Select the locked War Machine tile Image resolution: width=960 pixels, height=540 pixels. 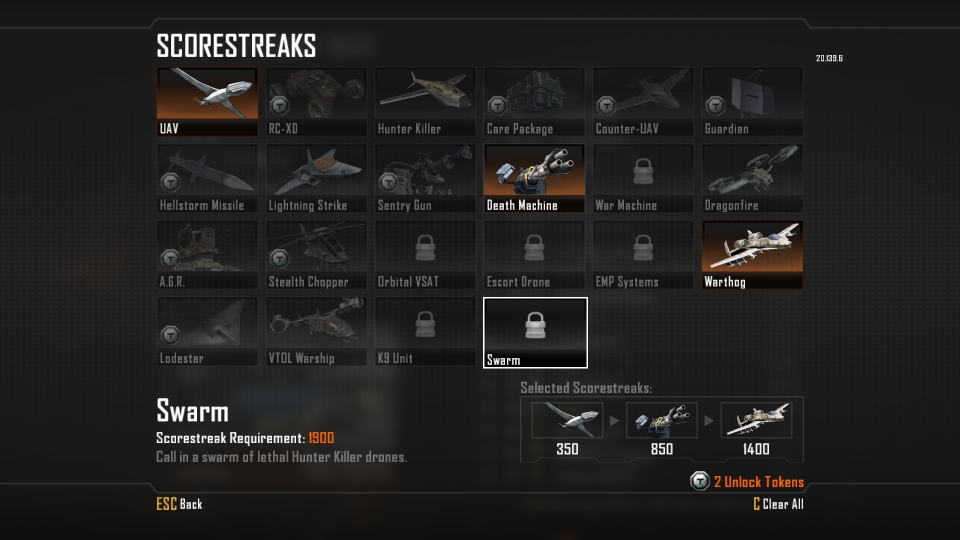pos(643,179)
